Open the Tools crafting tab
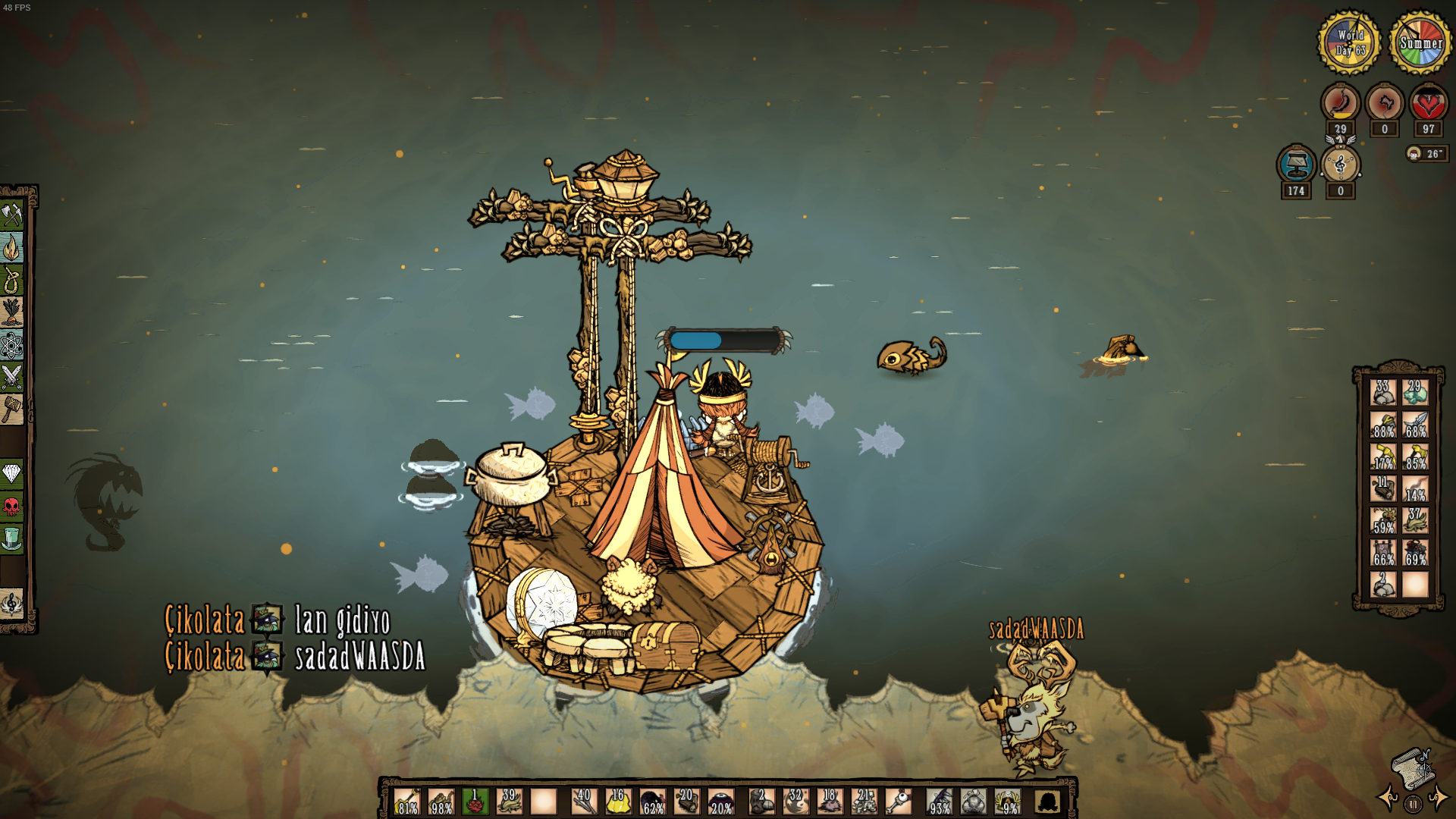 pos(12,216)
